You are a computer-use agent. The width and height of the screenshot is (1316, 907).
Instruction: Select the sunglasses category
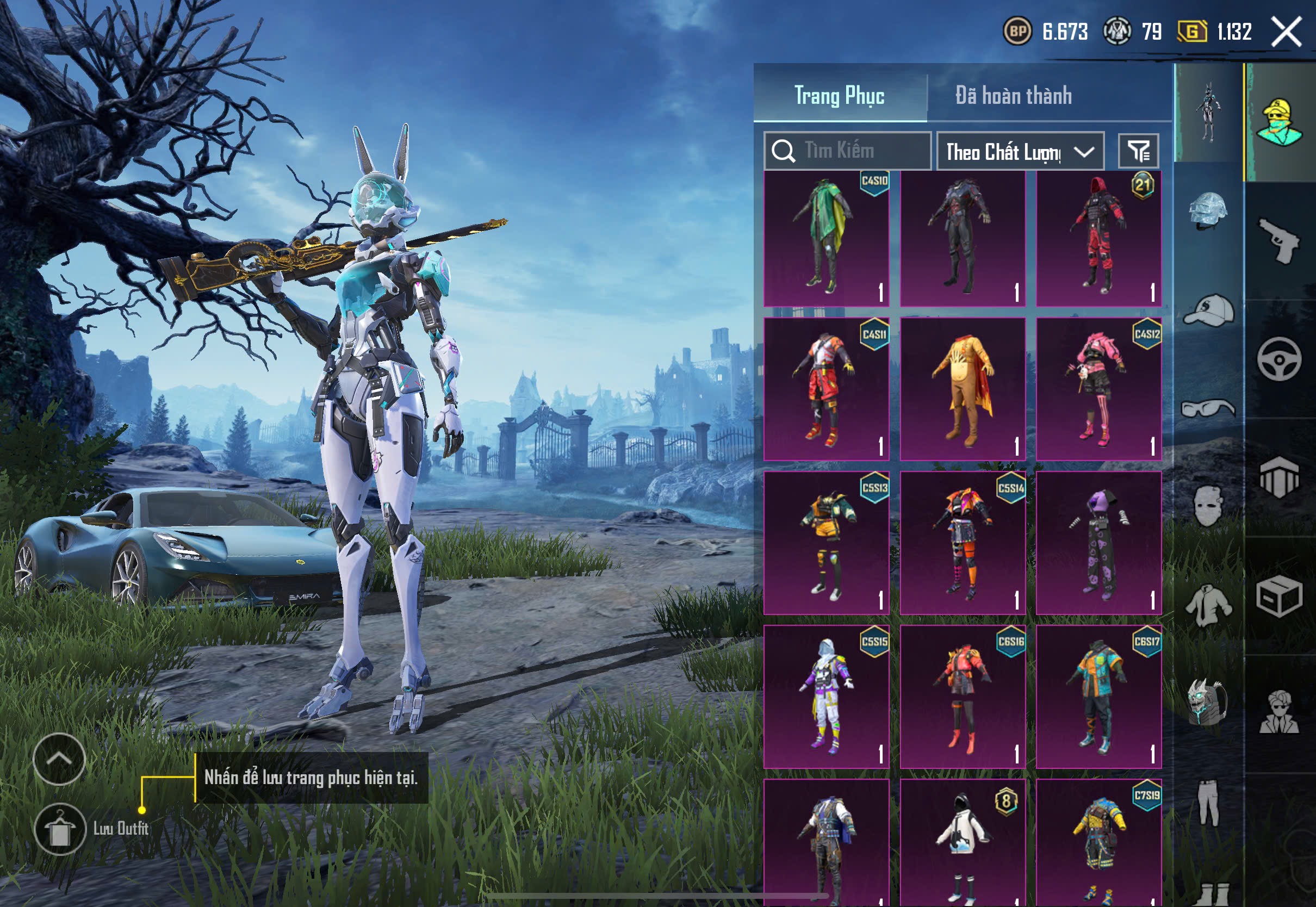coord(1208,408)
